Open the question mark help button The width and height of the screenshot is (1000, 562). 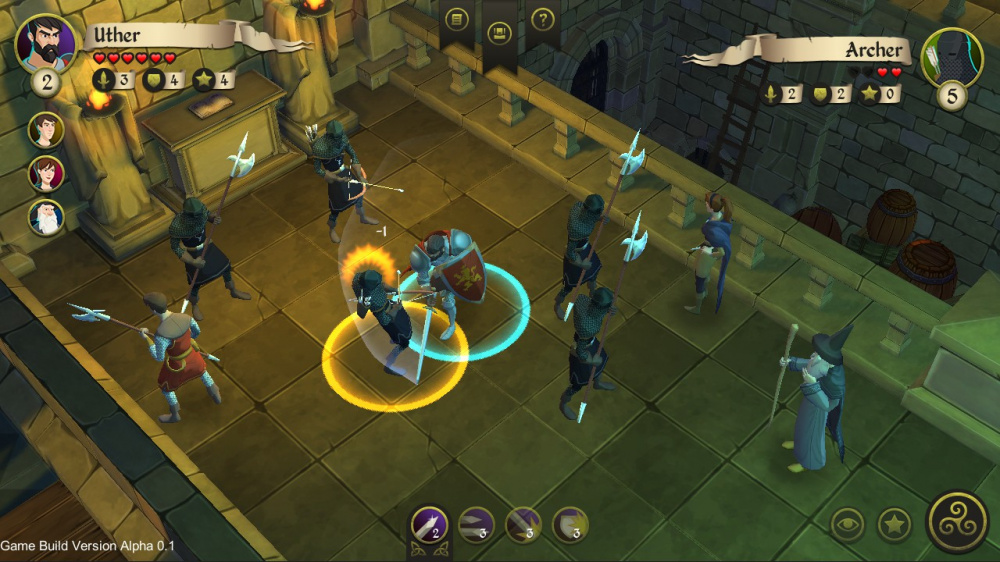[x=543, y=19]
